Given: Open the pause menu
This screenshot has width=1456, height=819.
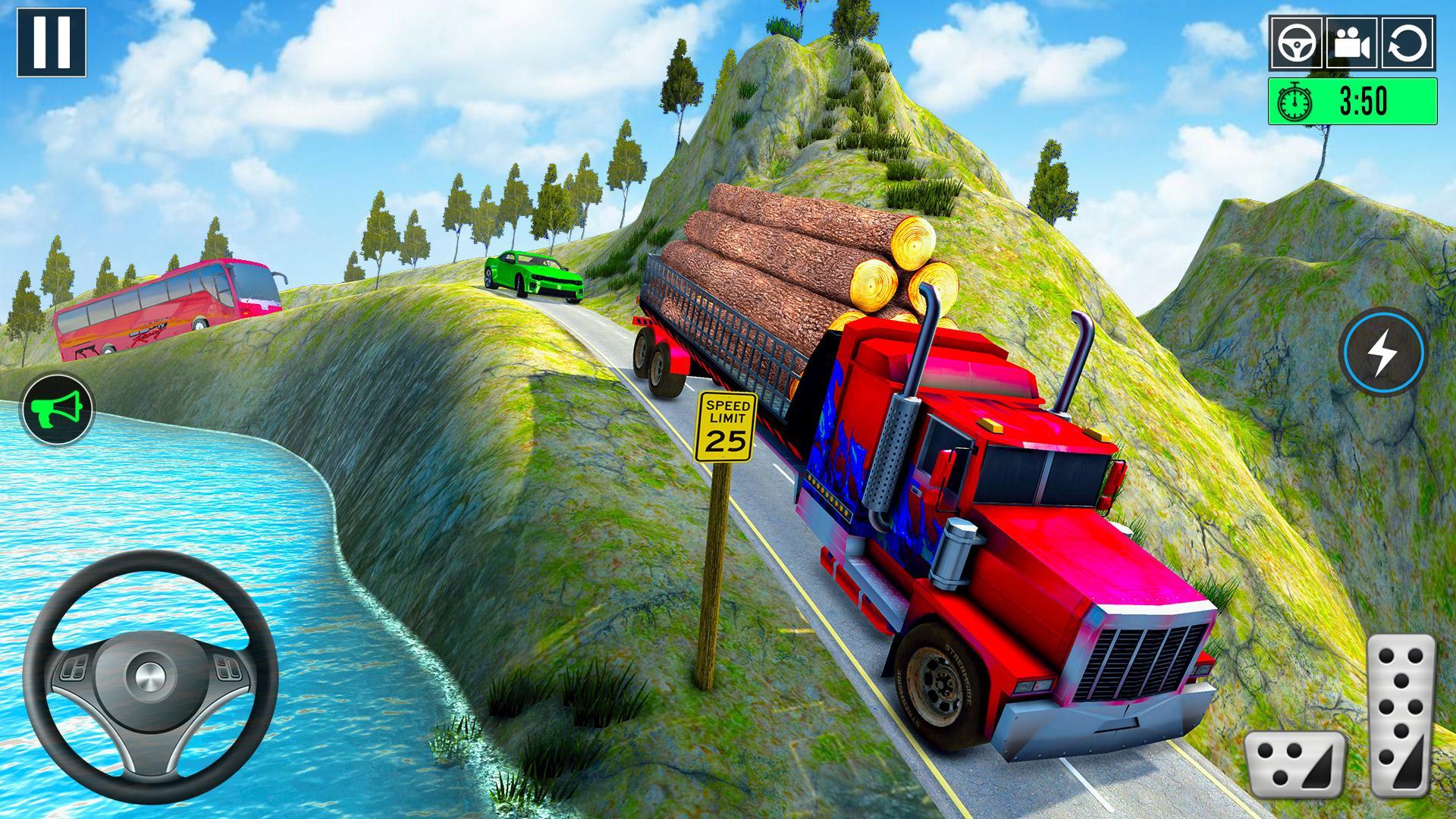Looking at the screenshot, I should click(x=51, y=42).
